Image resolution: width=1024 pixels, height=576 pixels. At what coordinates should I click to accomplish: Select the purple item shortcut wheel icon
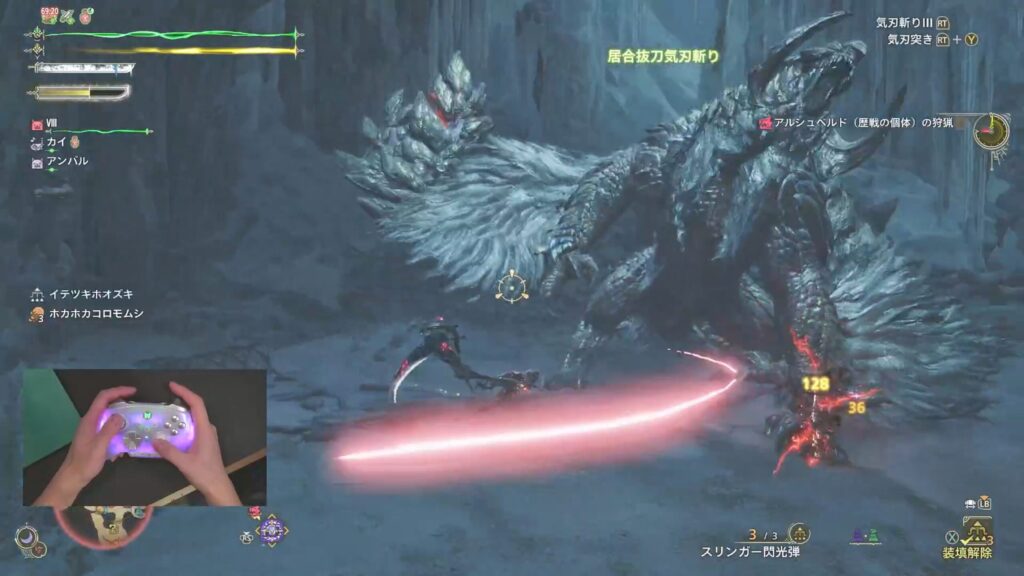(272, 530)
